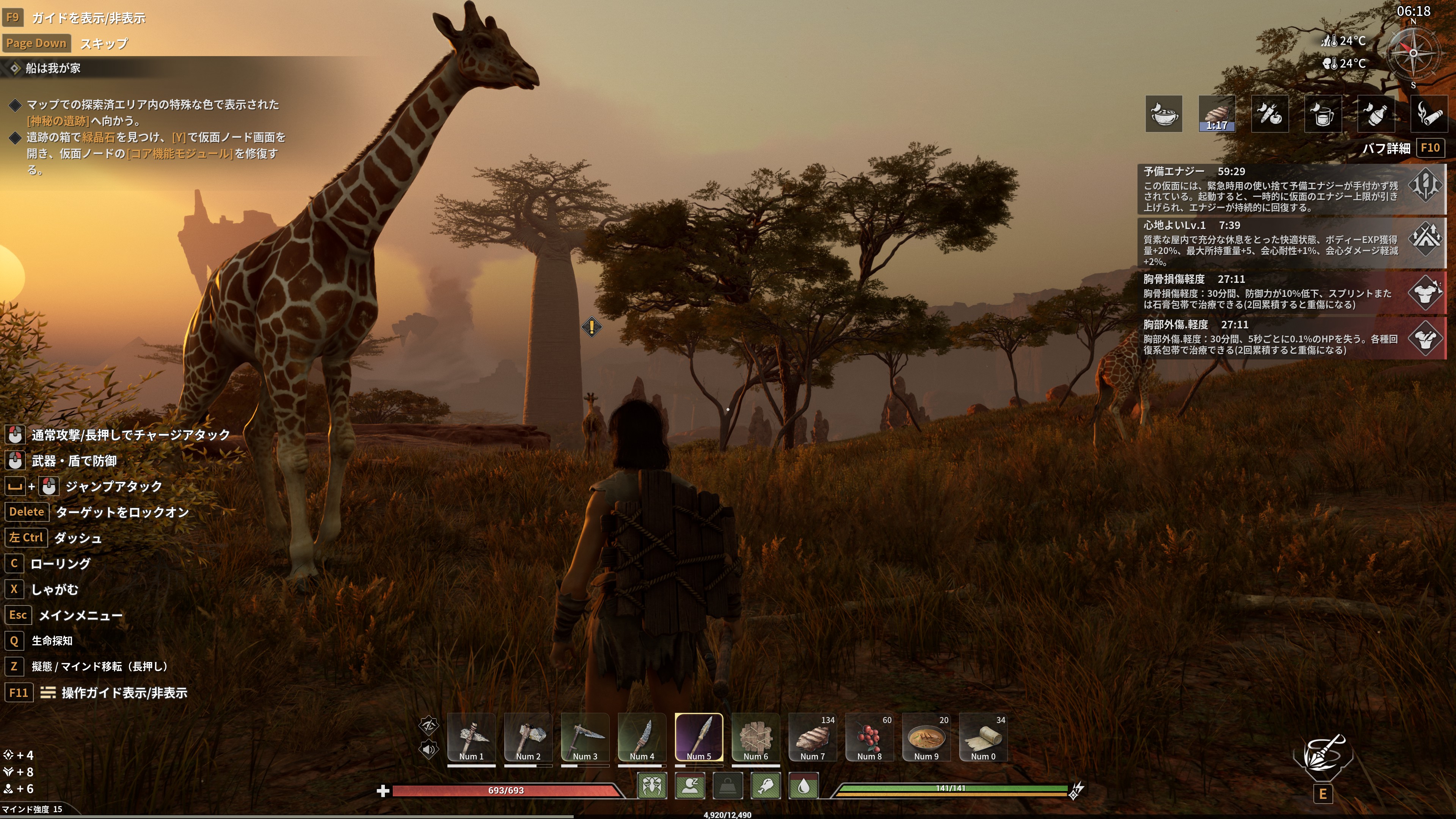Image resolution: width=1456 pixels, height=819 pixels.
Task: Toggle the crossed-eye visibility icon
Action: coord(428,725)
